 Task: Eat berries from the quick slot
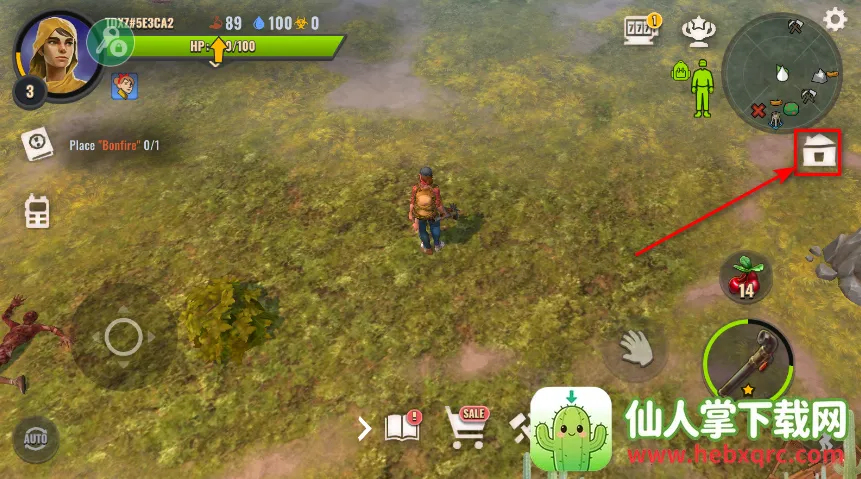744,278
